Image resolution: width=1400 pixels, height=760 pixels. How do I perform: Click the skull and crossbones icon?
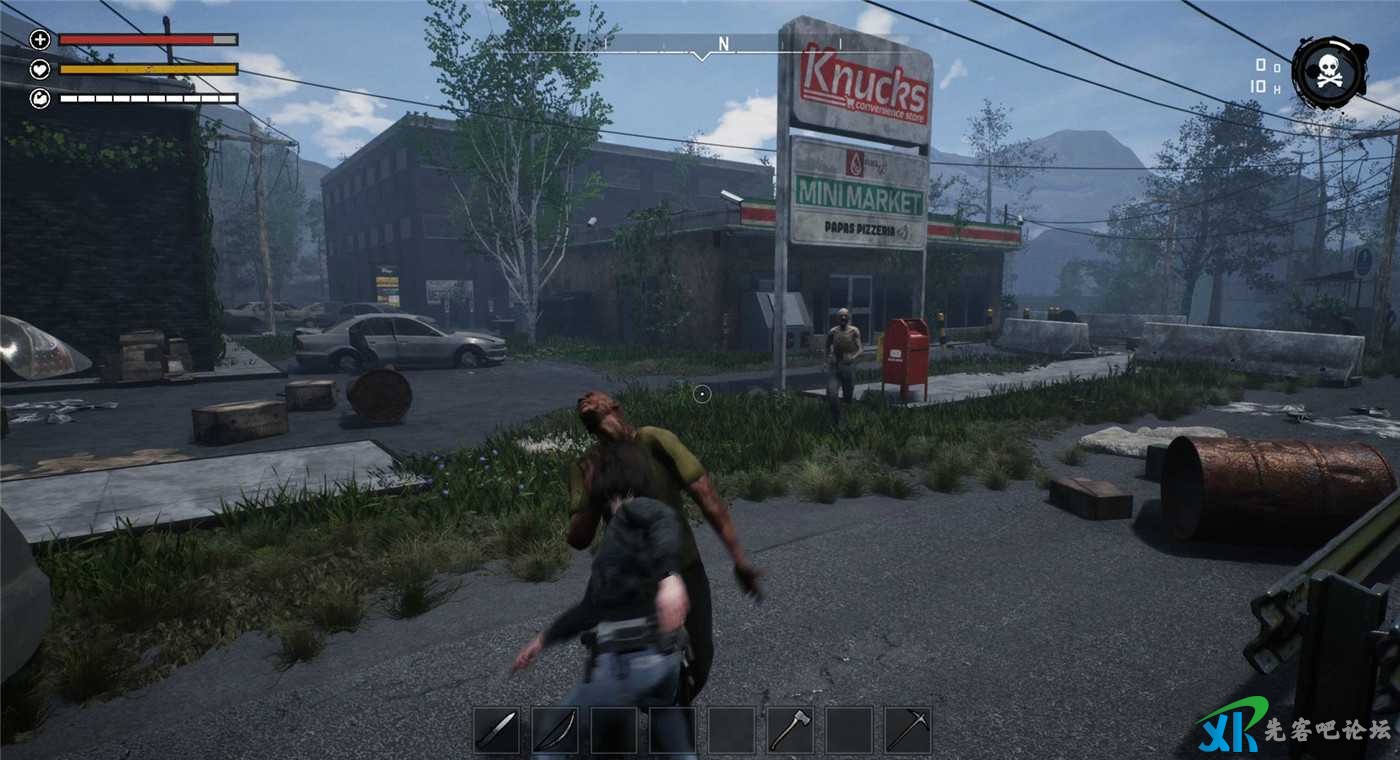coord(1329,72)
